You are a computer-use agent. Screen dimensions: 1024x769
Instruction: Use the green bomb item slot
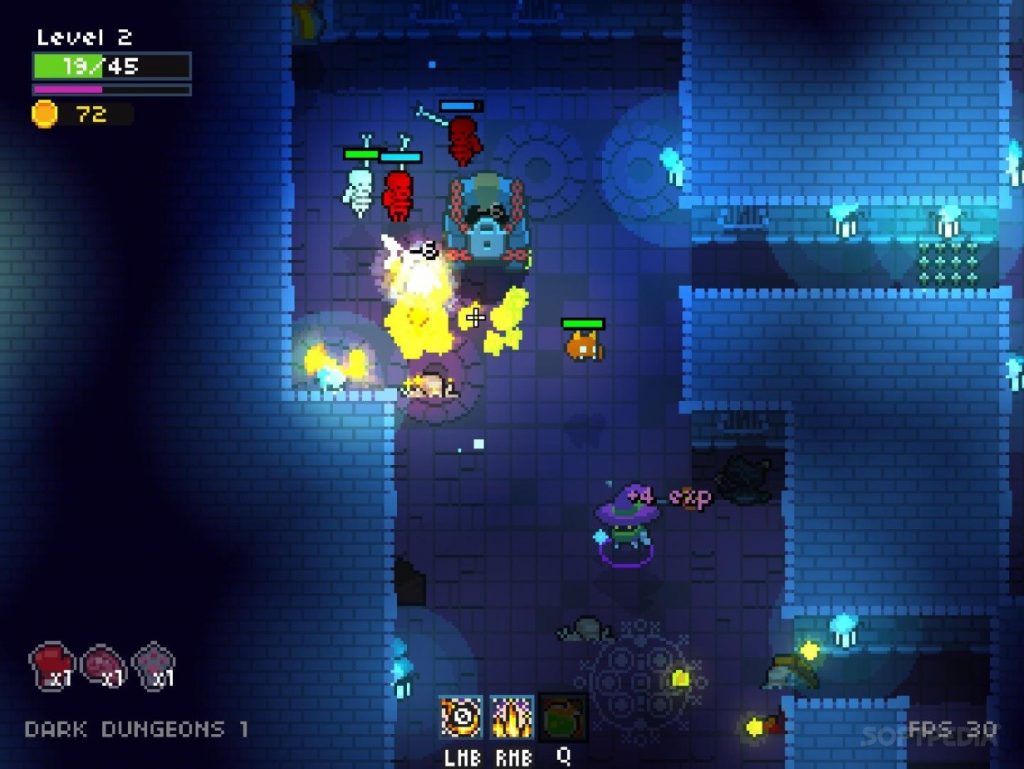563,717
